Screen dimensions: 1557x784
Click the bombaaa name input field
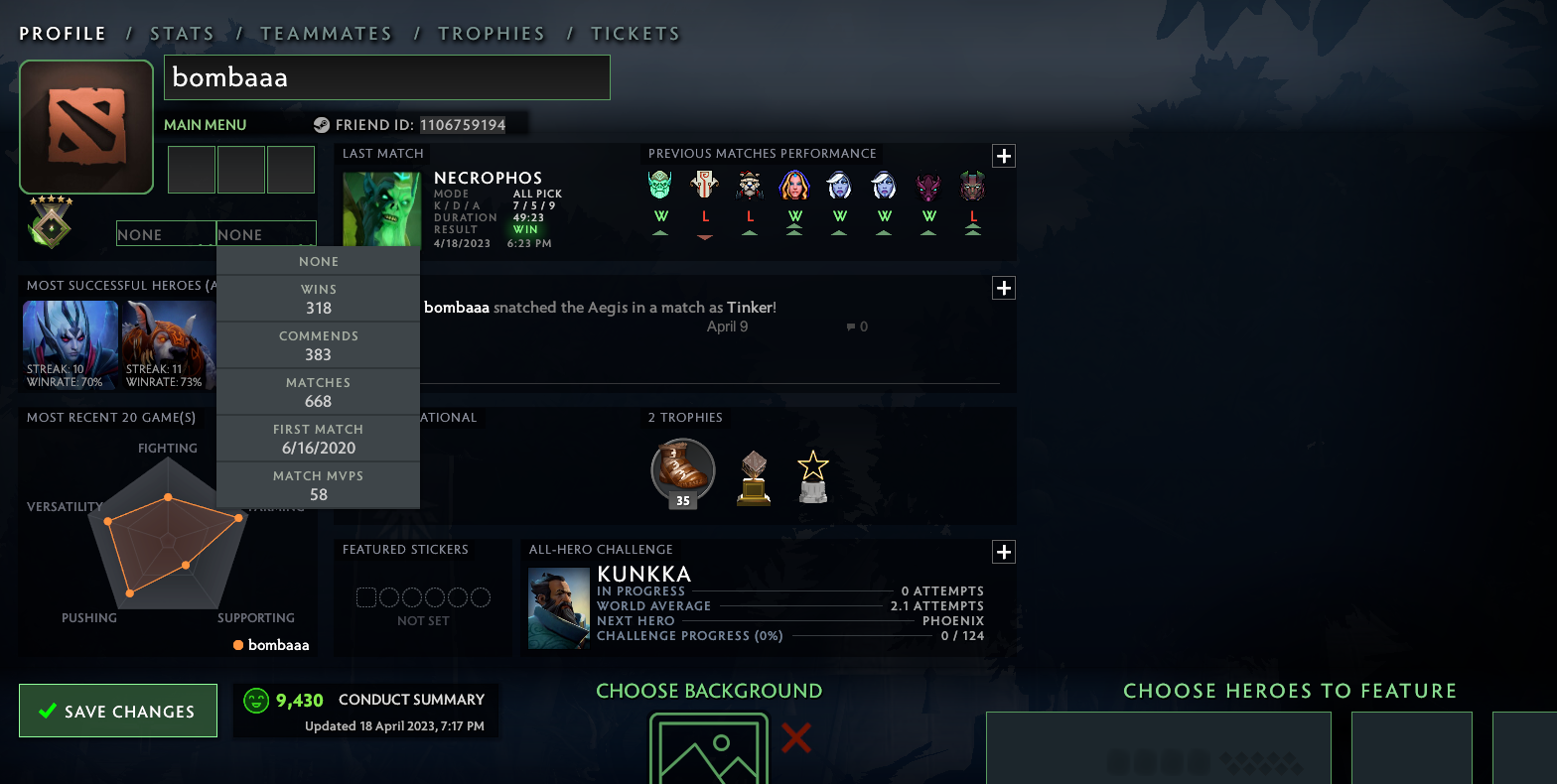point(386,76)
